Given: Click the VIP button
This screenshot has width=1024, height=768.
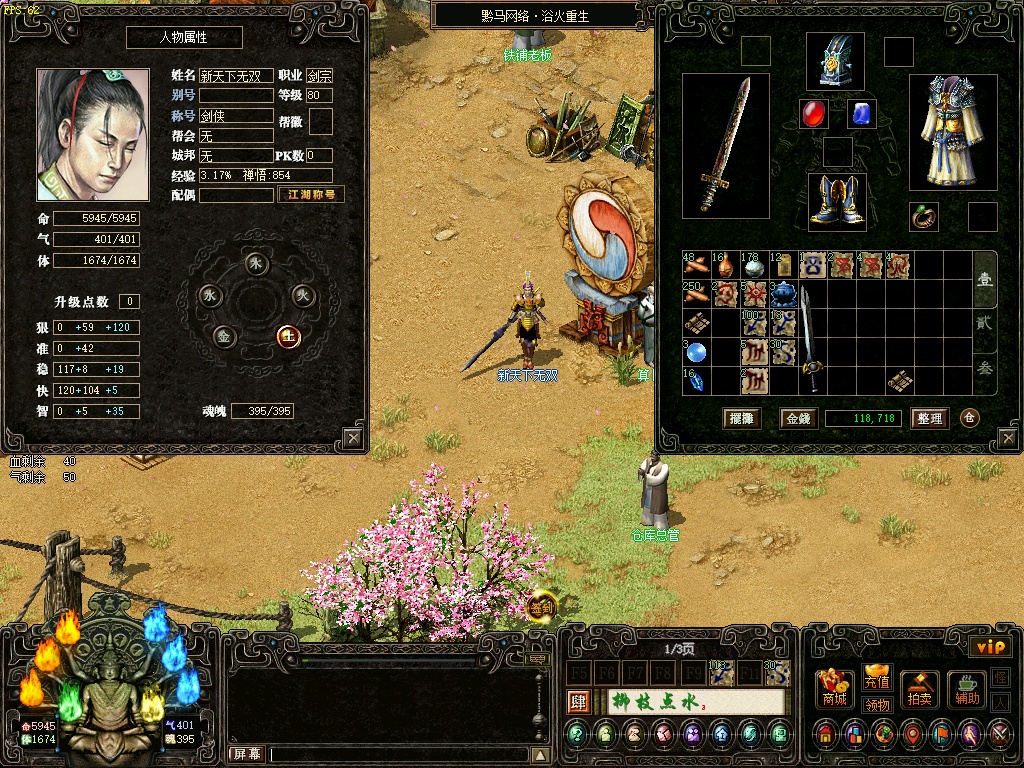Looking at the screenshot, I should pos(990,647).
